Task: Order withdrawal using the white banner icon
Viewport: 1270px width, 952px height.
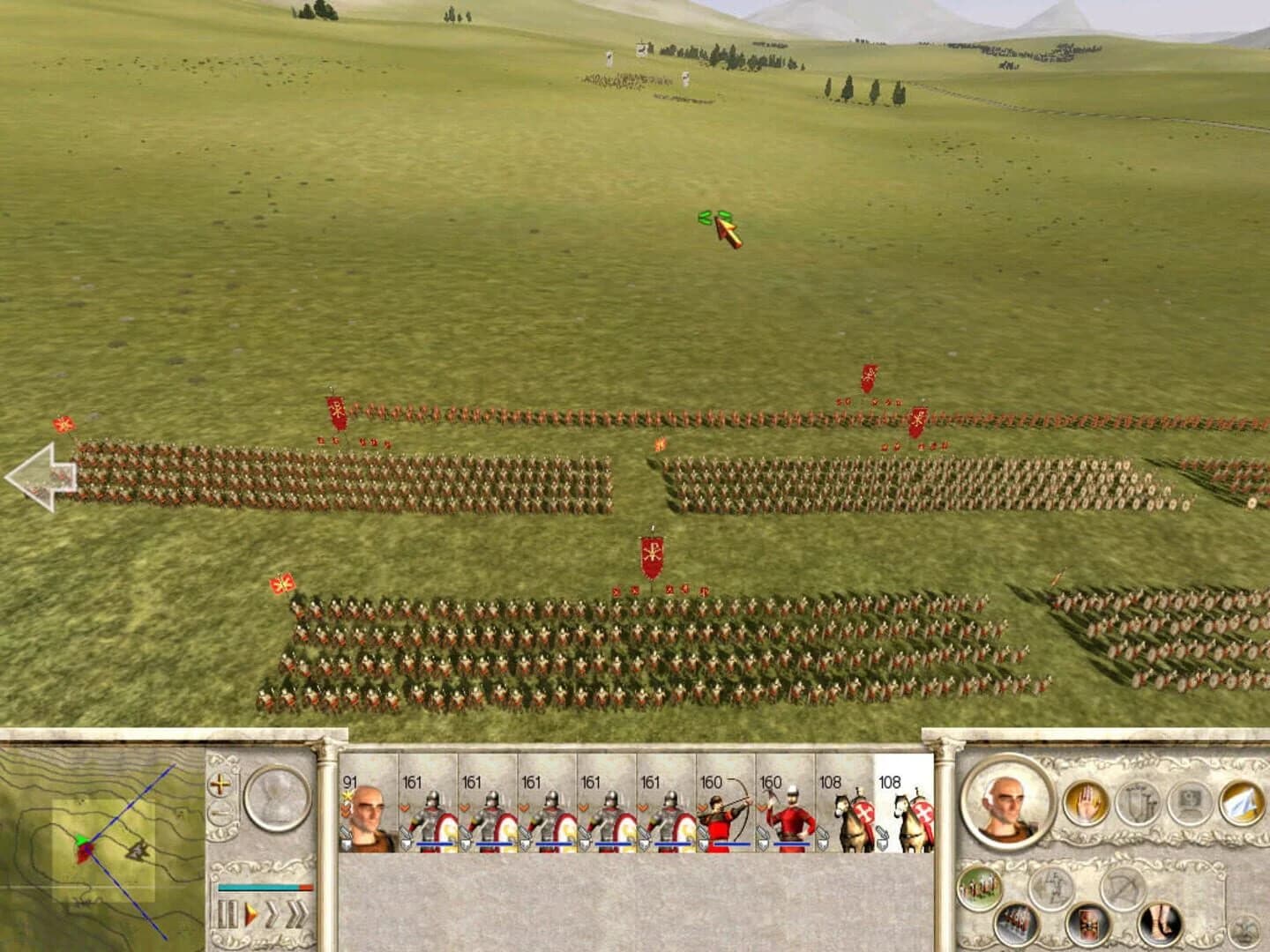Action: tap(1238, 804)
